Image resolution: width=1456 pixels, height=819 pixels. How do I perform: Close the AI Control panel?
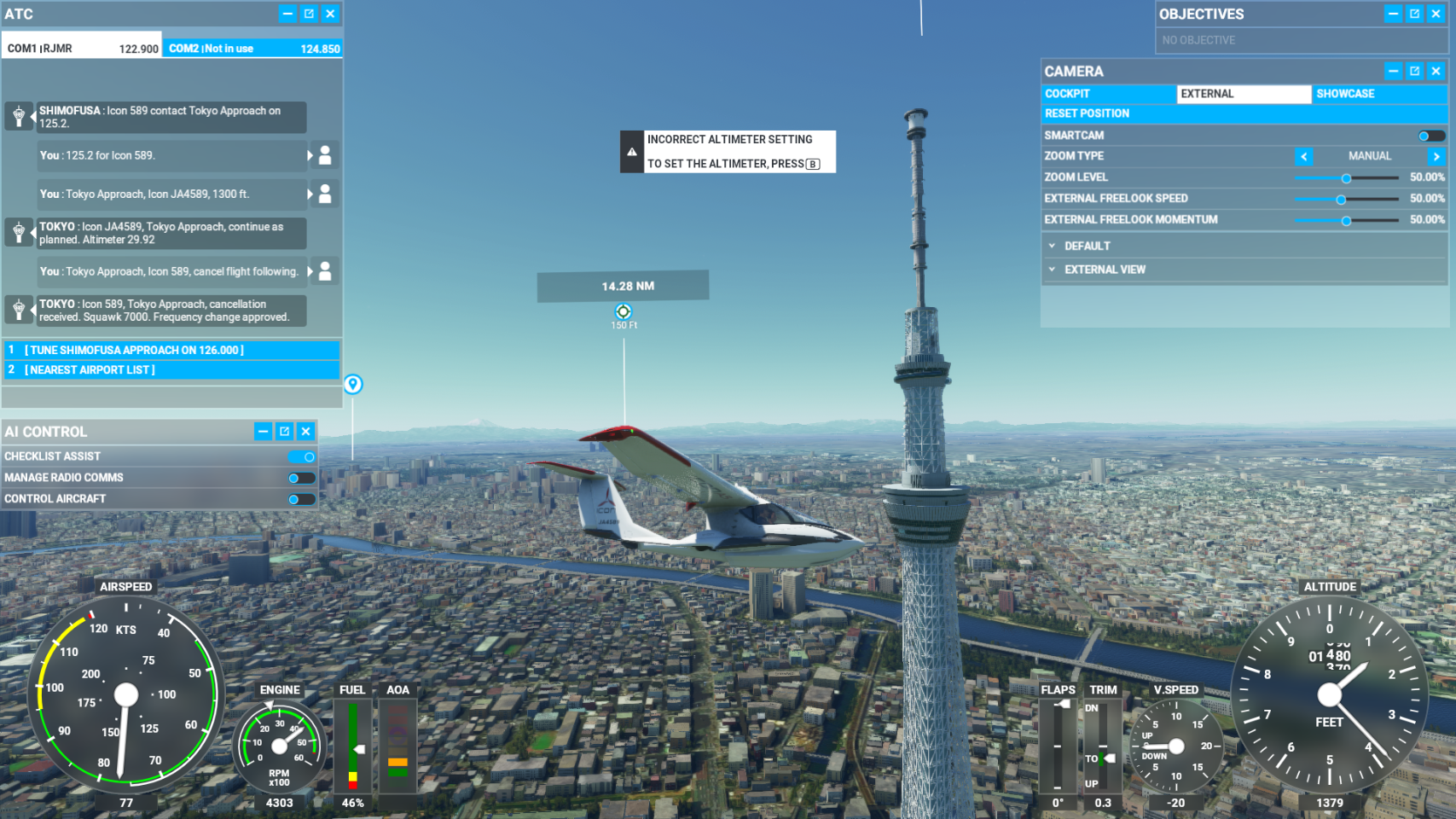point(305,432)
